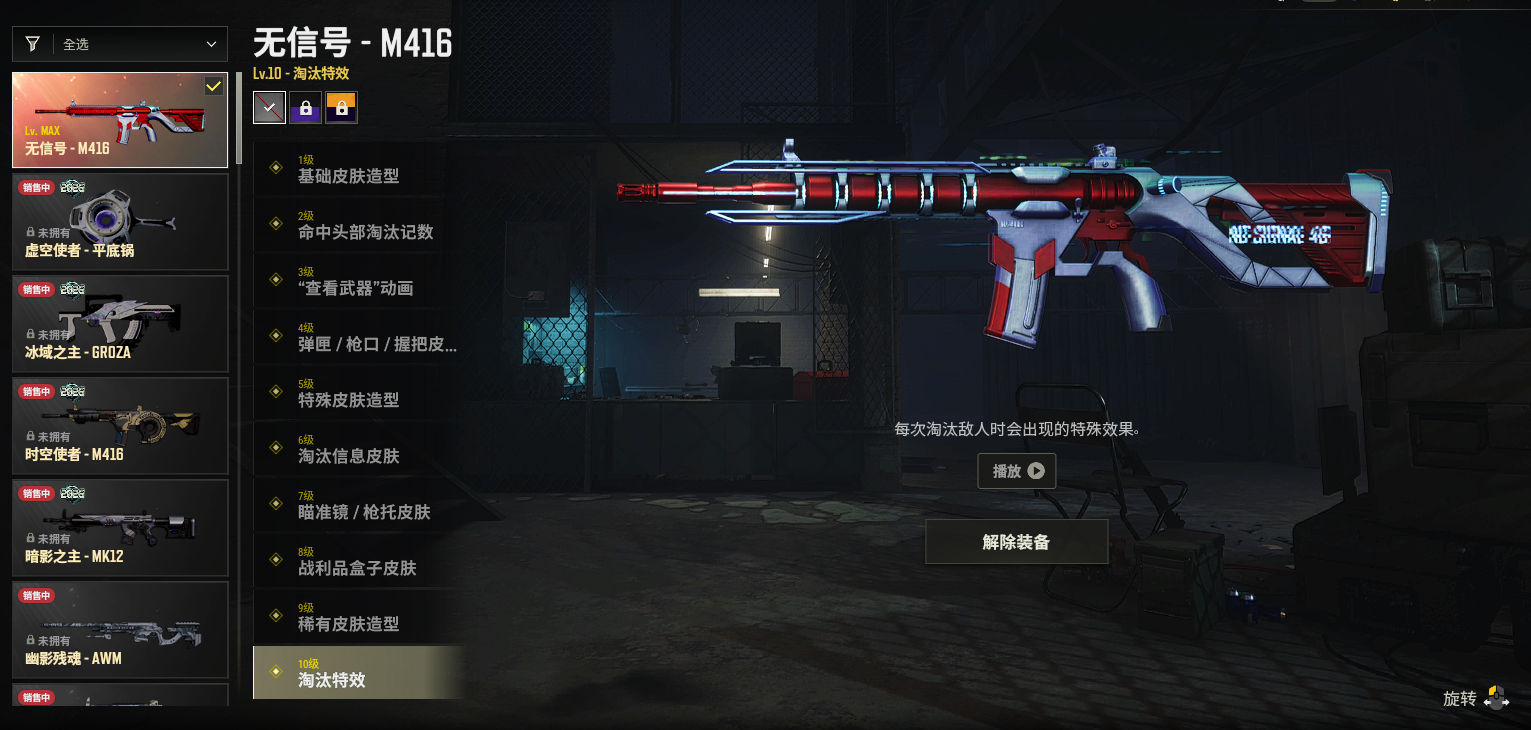Open level 7 瞄准镜 / 枪托皮肤
This screenshot has height=730, width=1531.
click(x=358, y=505)
